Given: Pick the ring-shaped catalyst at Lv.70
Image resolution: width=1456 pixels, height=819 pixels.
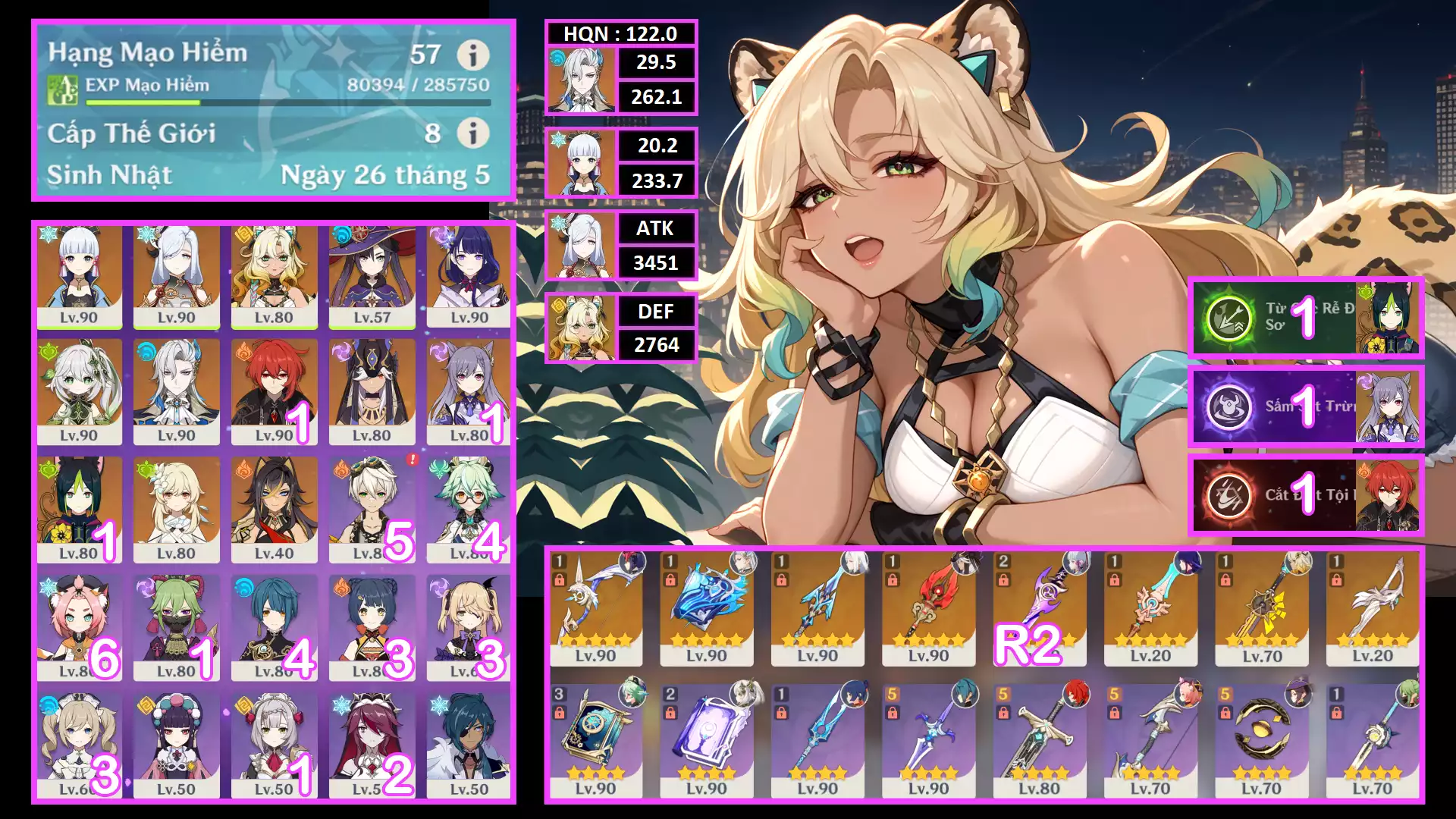Looking at the screenshot, I should (x=1262, y=741).
